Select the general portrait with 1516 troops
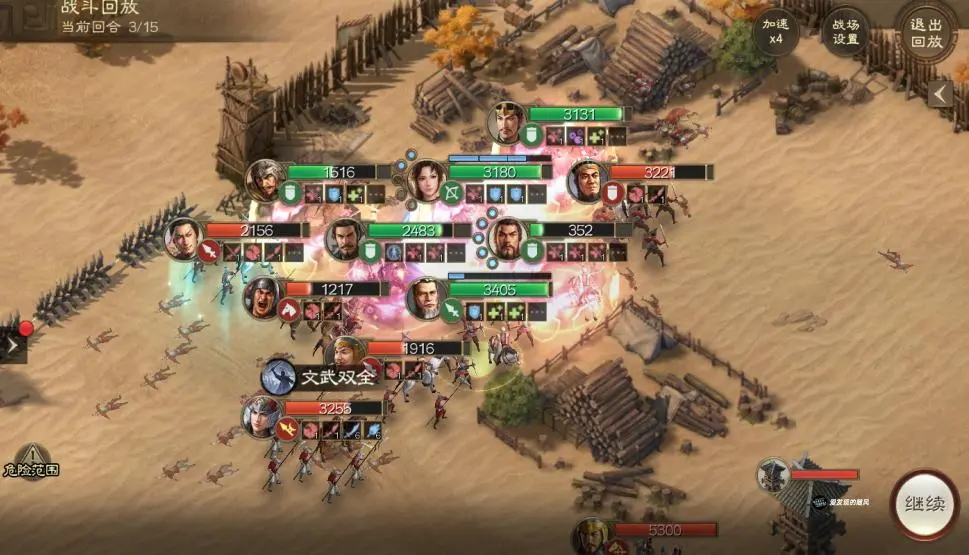969x555 pixels. click(x=266, y=180)
